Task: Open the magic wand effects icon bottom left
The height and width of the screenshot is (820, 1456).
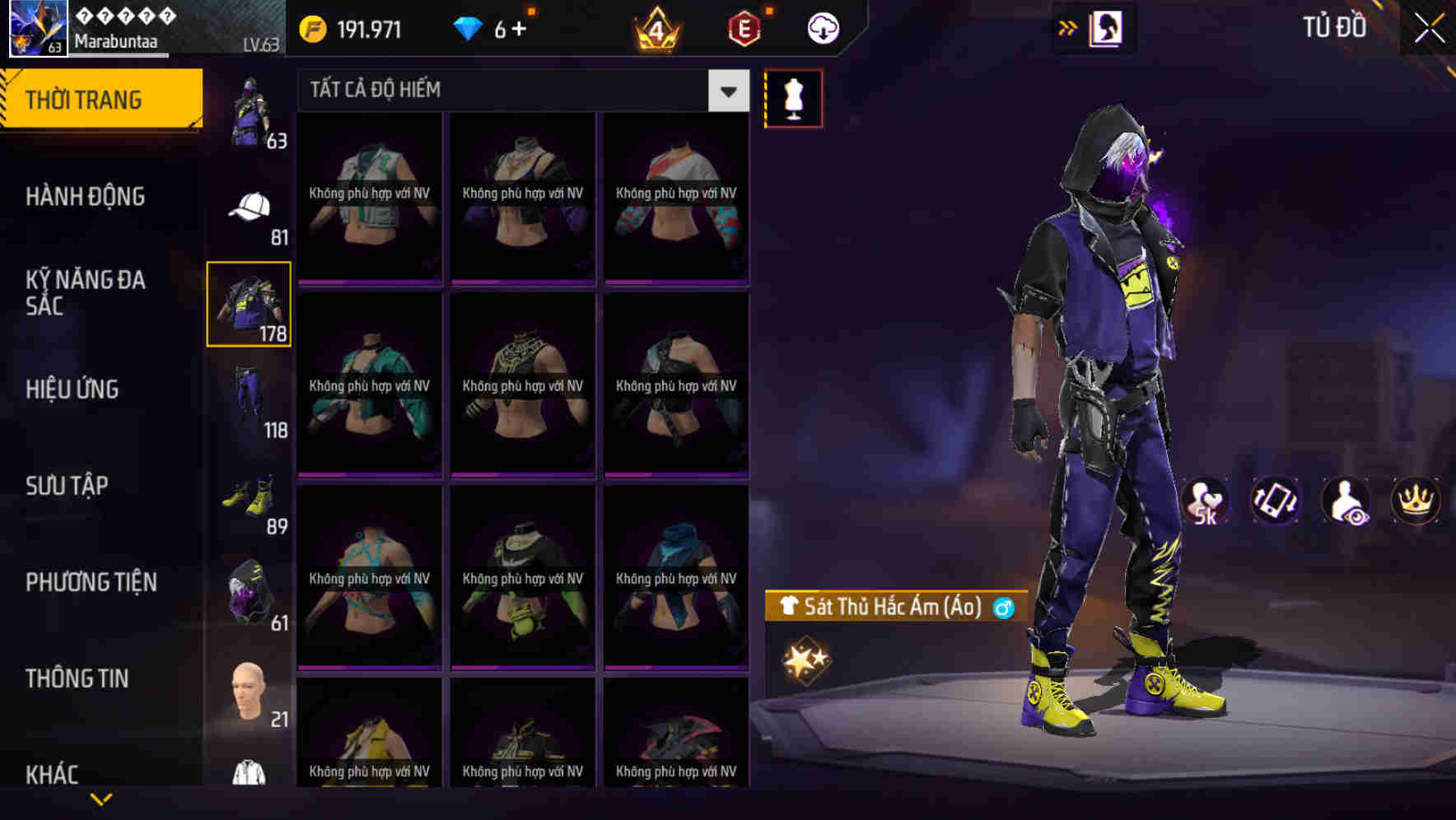Action: 805,657
